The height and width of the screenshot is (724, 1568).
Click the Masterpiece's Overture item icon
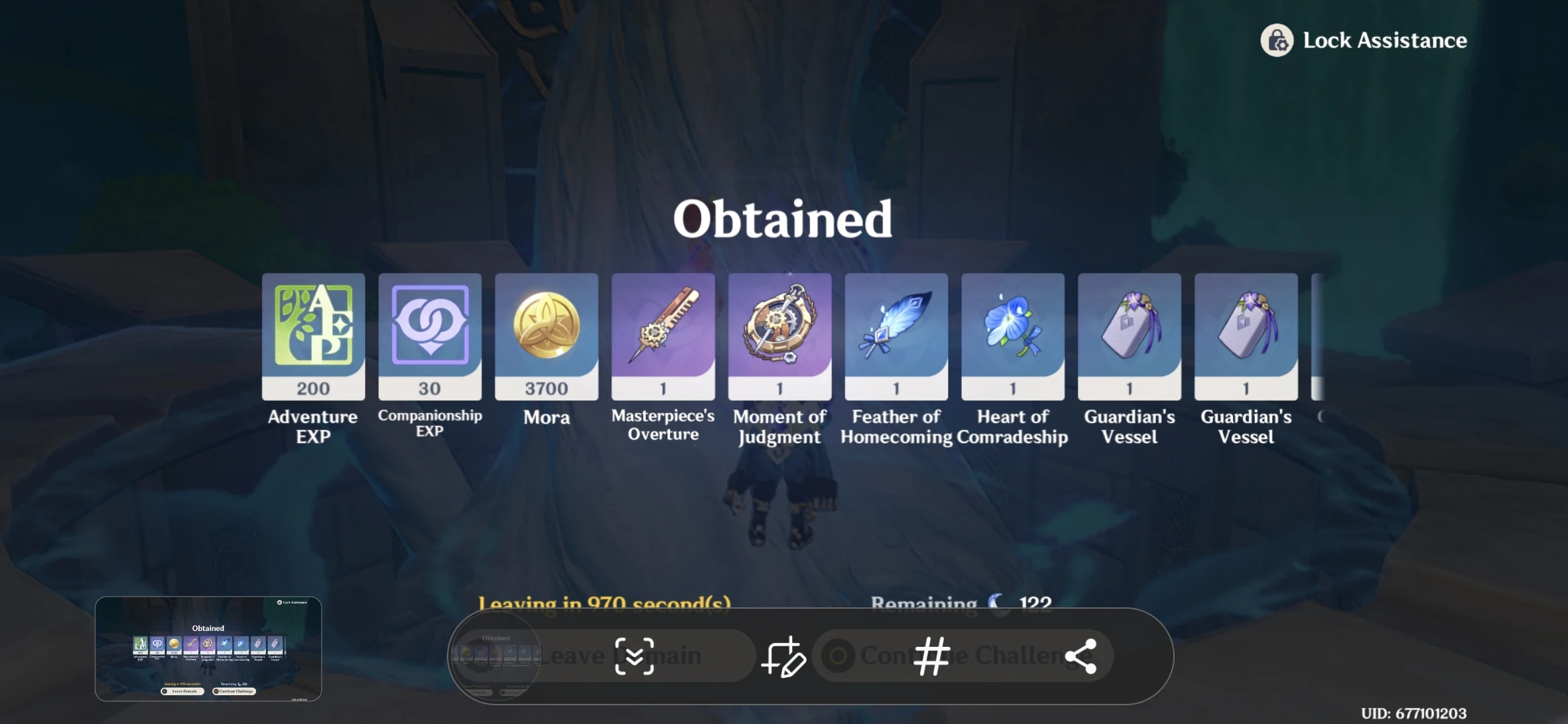[663, 335]
